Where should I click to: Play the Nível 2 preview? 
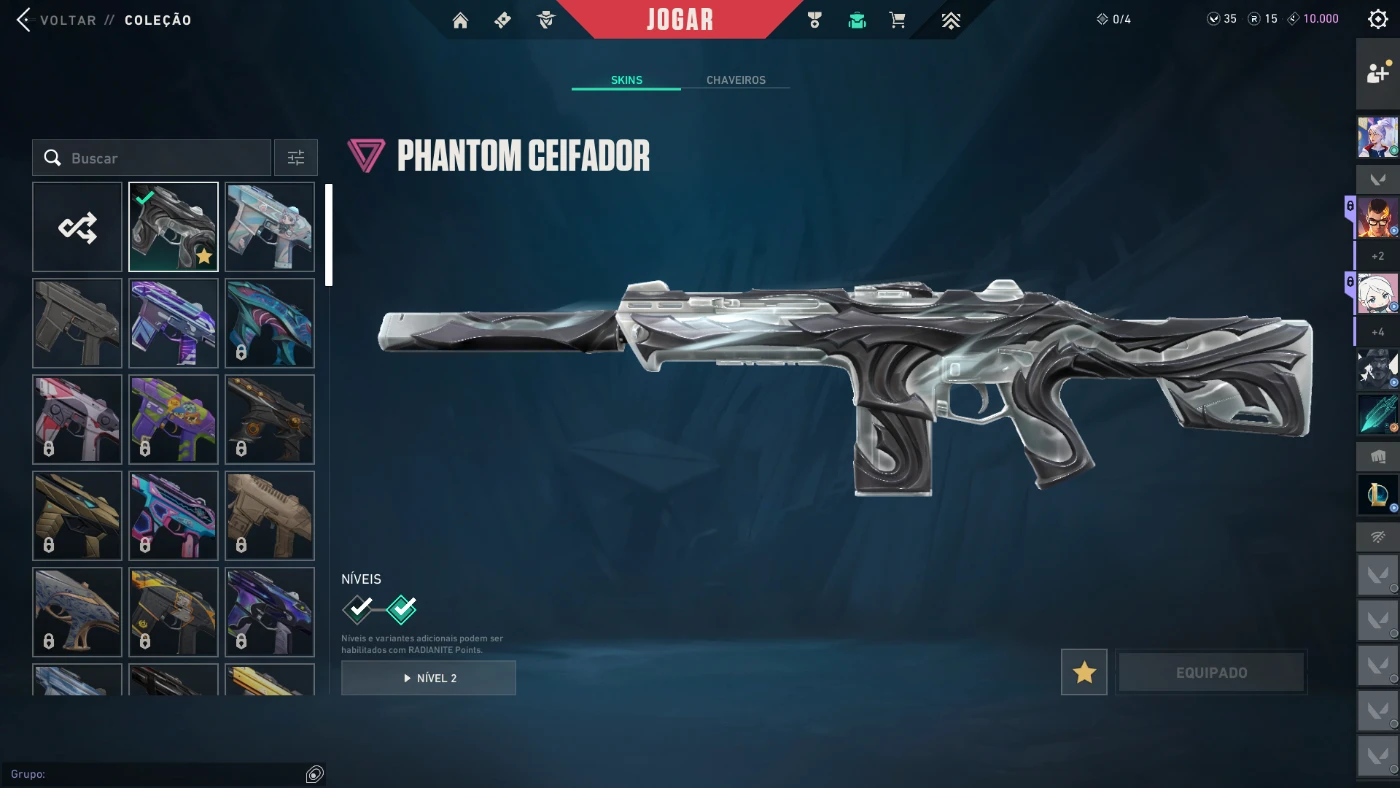[x=428, y=678]
